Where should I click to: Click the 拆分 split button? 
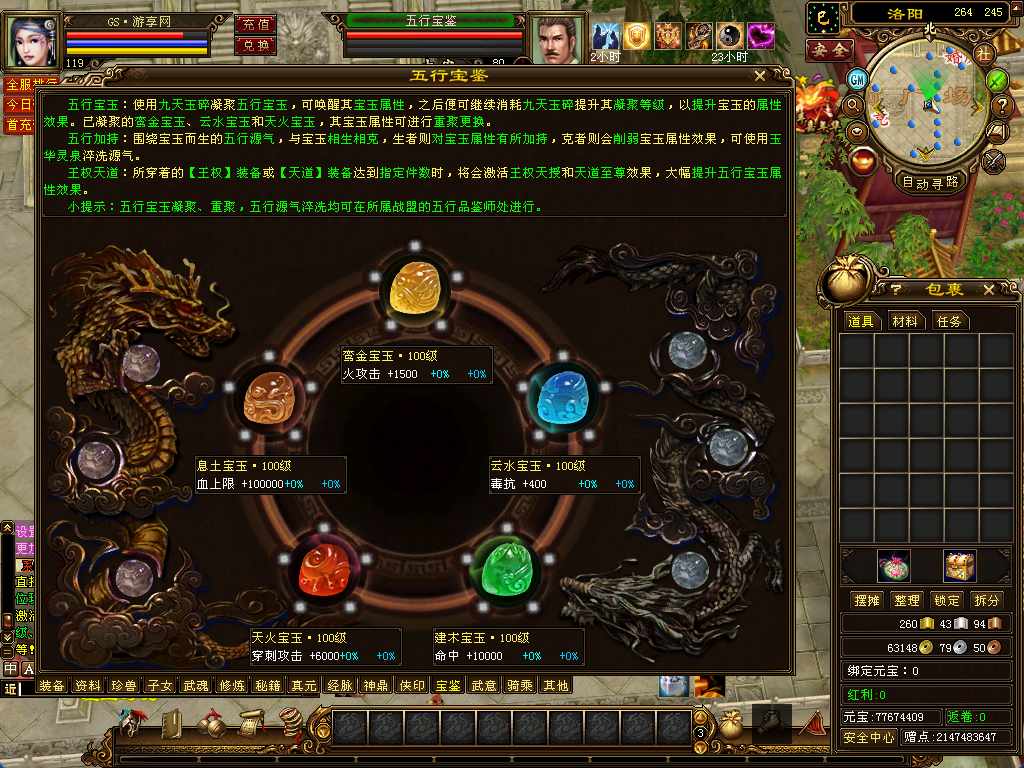(x=987, y=600)
